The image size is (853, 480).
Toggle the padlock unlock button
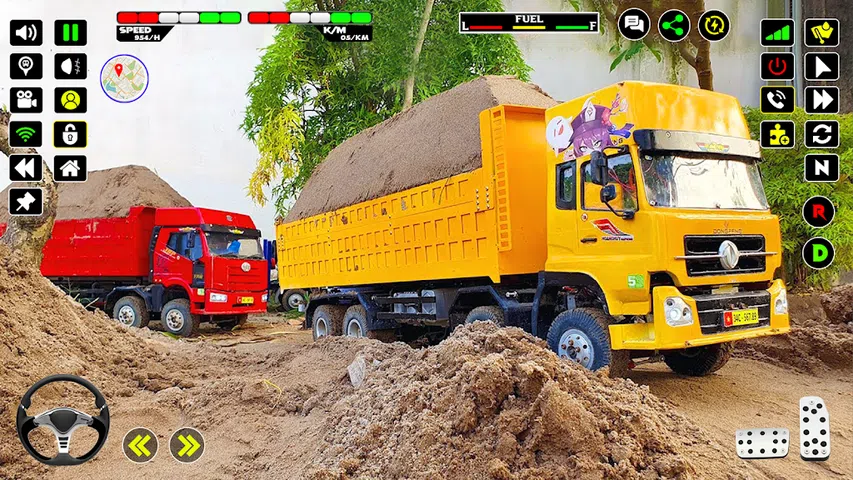tap(70, 134)
